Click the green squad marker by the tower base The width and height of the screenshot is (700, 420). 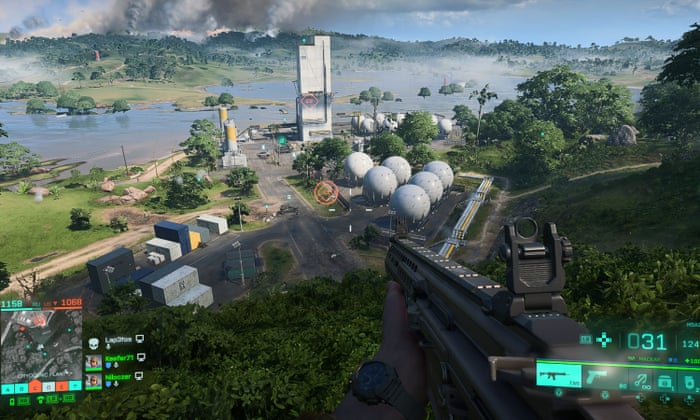click(x=282, y=141)
